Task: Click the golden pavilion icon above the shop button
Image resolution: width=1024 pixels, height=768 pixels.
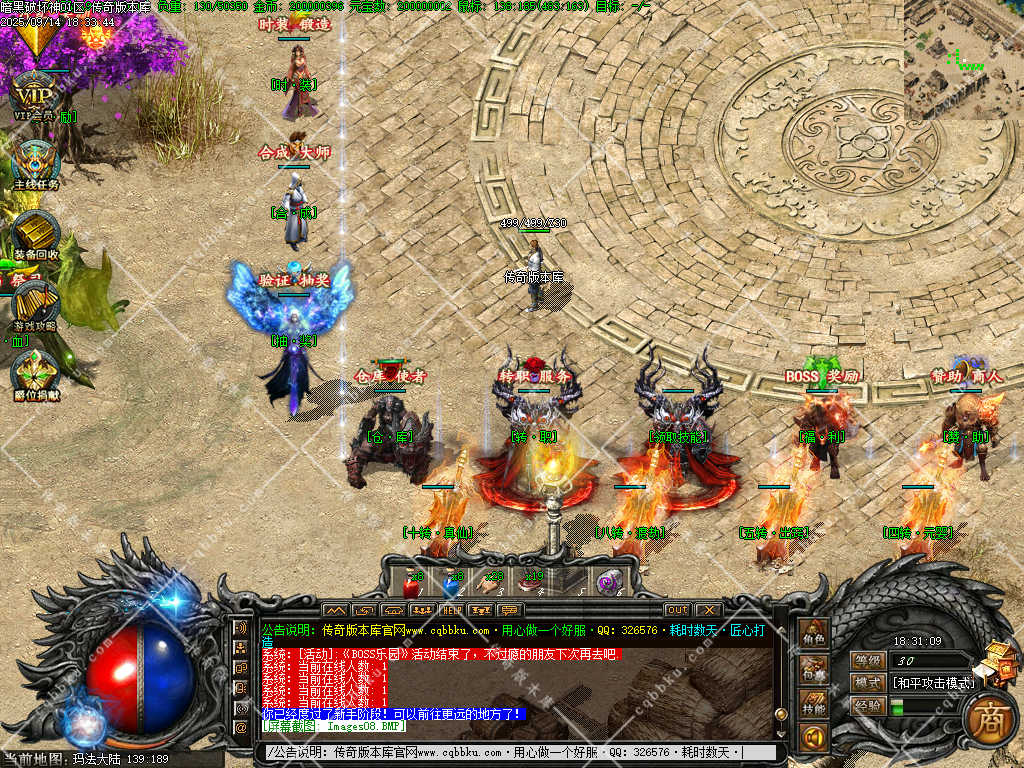Action: [998, 661]
